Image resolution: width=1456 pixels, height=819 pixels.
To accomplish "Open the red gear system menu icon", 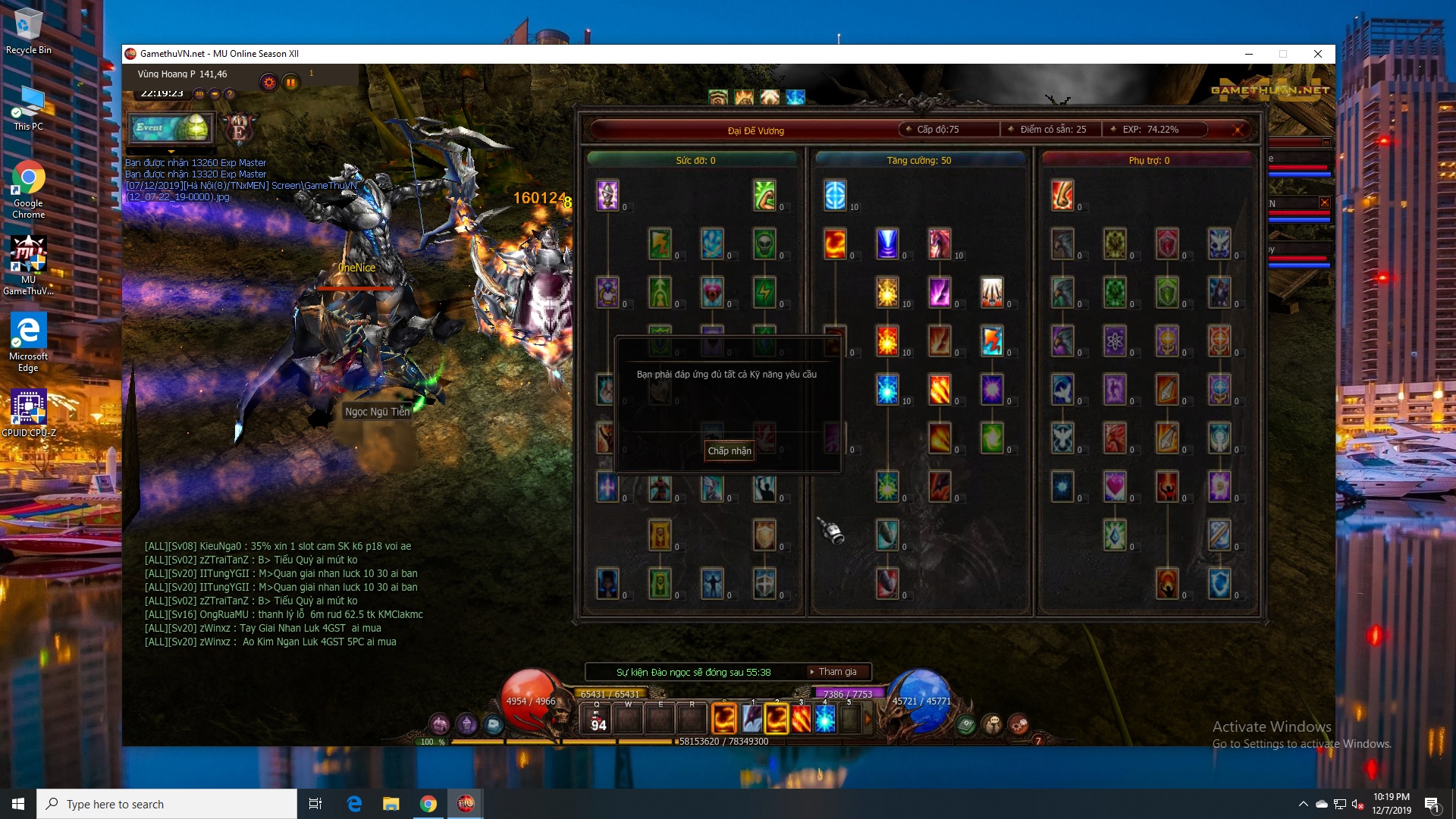I will (1018, 724).
